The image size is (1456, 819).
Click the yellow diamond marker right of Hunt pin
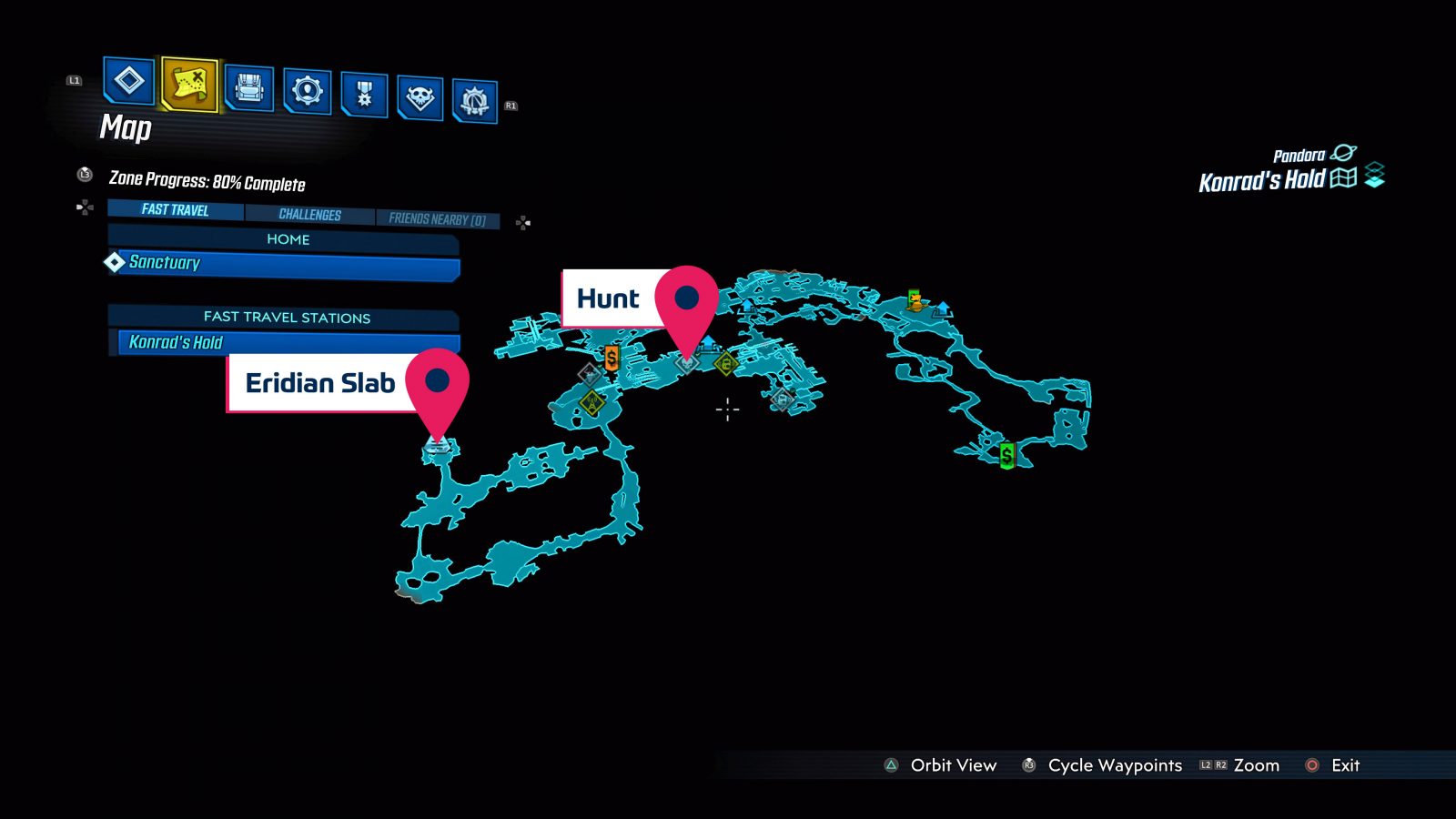[x=725, y=365]
